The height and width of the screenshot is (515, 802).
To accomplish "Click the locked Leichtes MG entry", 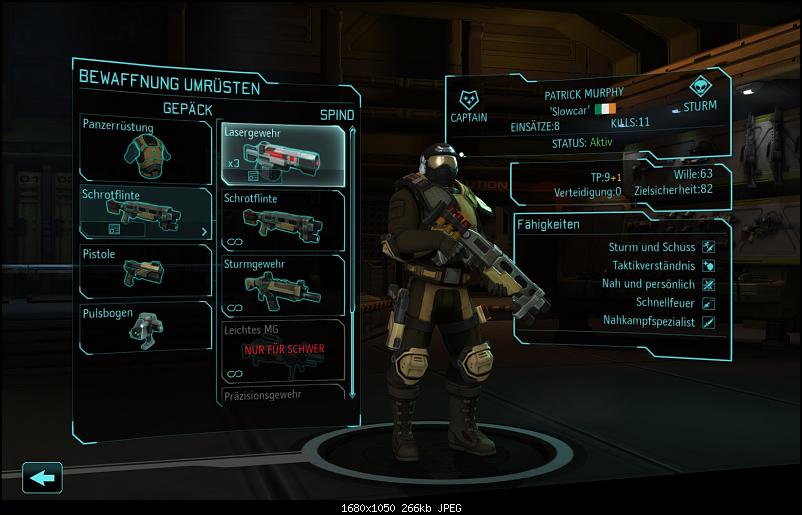I will (x=283, y=350).
